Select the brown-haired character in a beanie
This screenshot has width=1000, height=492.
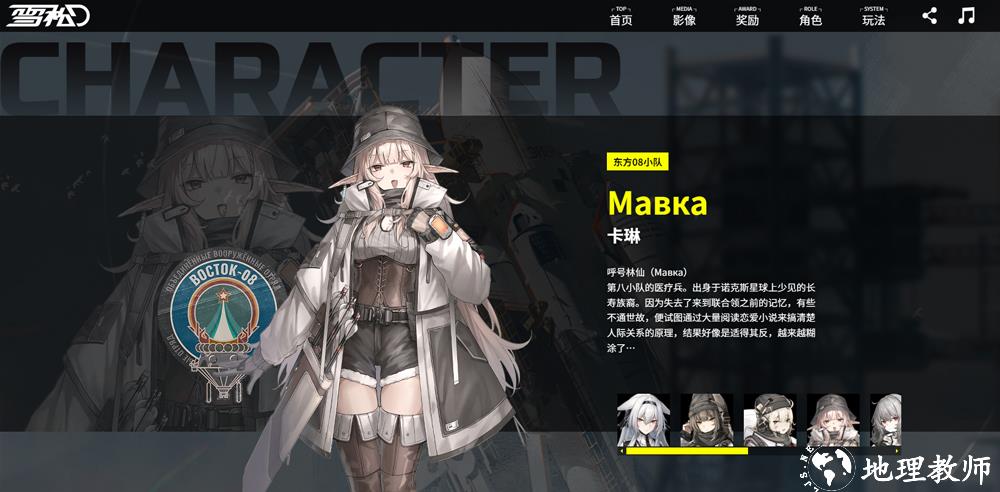[707, 419]
